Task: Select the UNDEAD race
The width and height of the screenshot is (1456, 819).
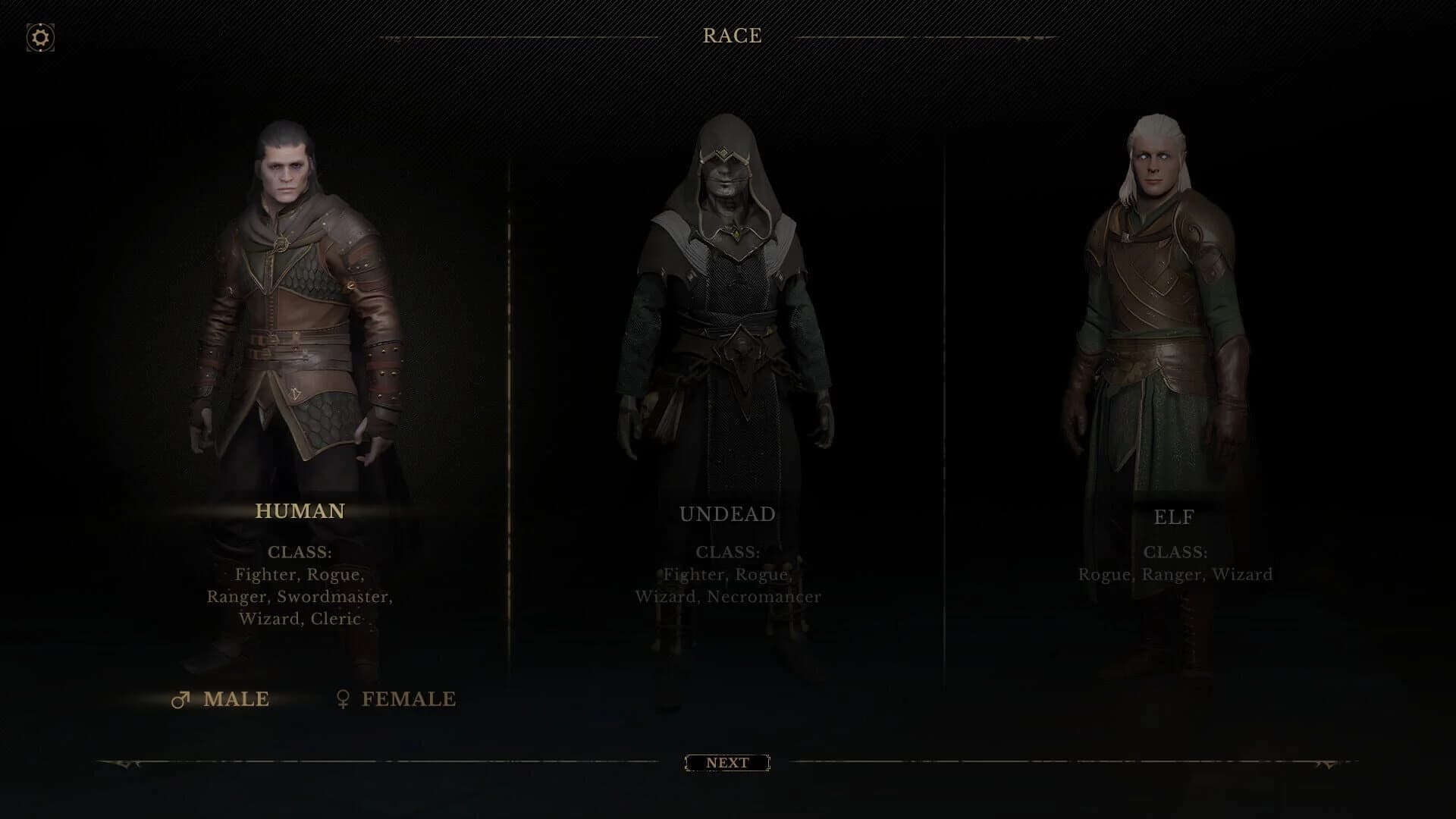Action: coord(726,513)
